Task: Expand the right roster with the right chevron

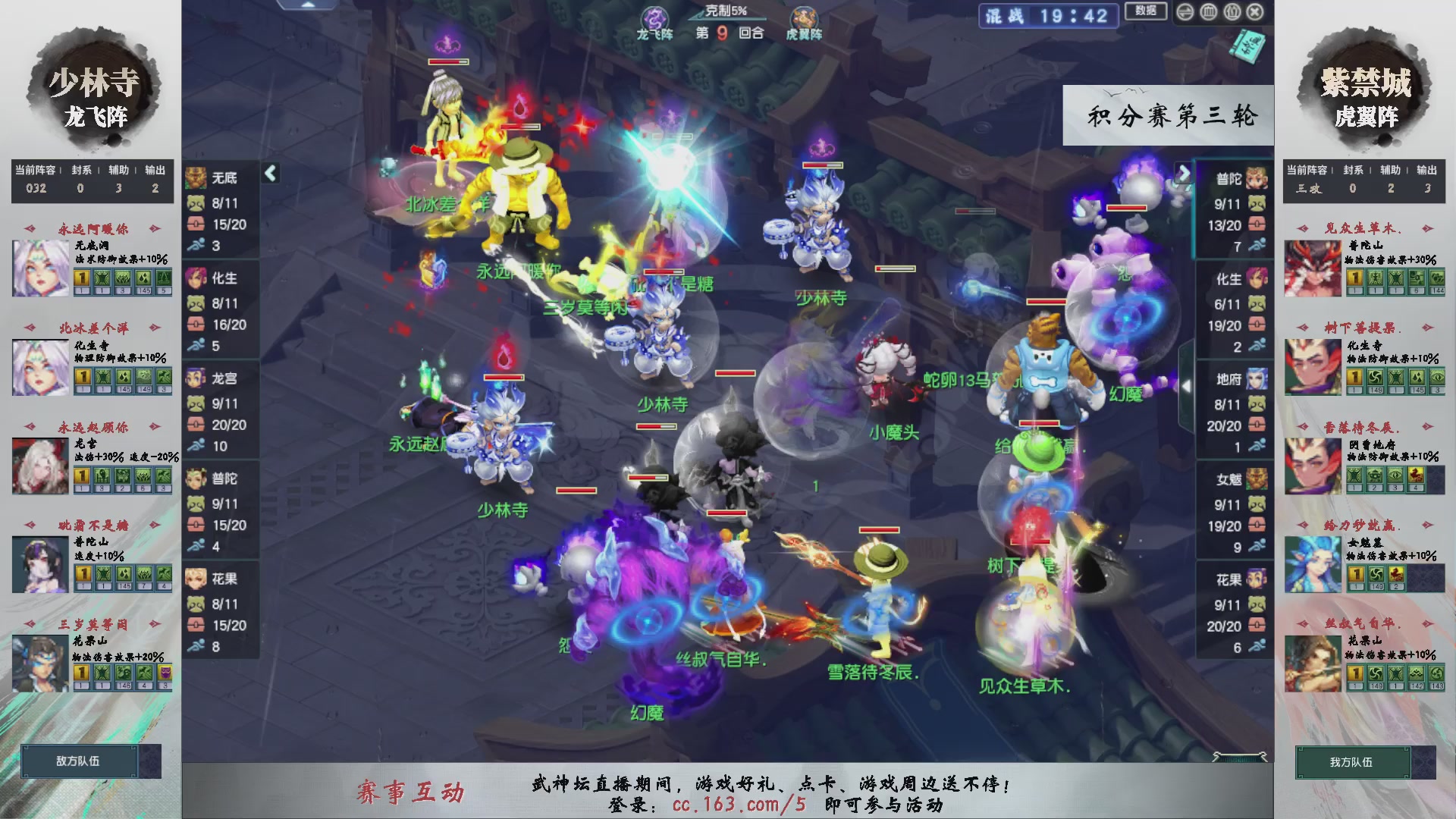Action: click(1185, 173)
